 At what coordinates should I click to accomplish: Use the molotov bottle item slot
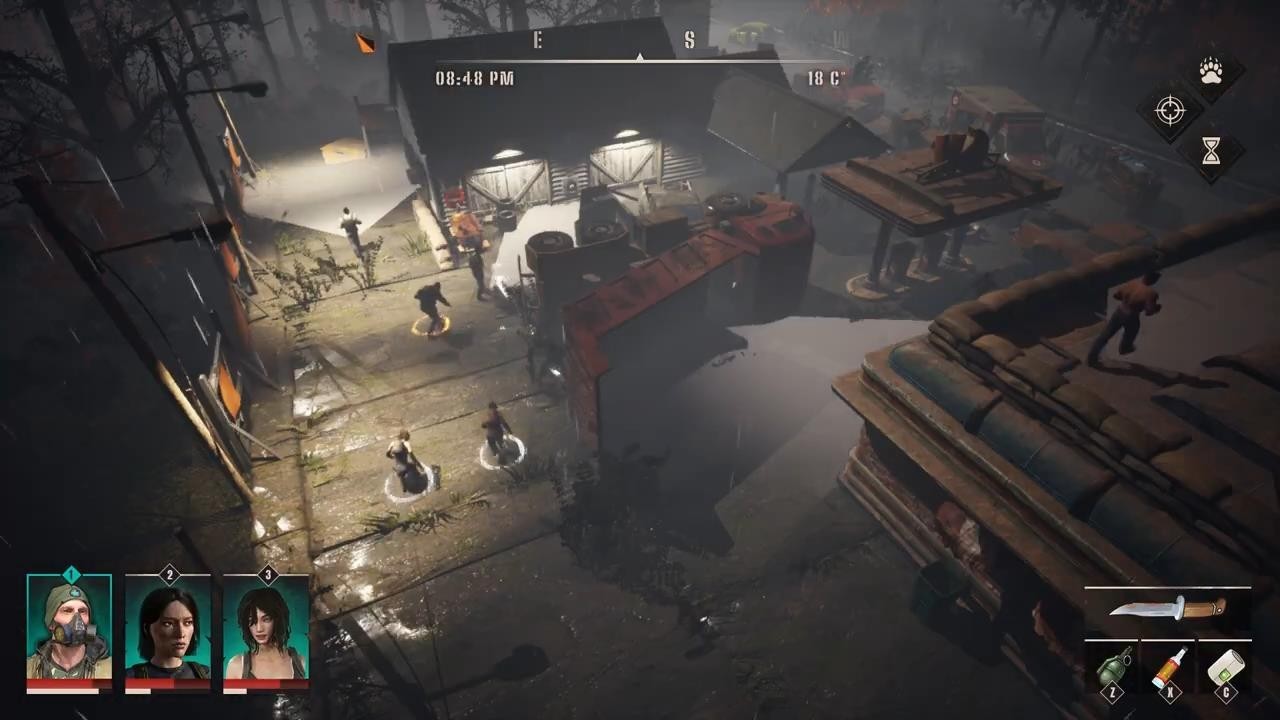click(x=1168, y=667)
